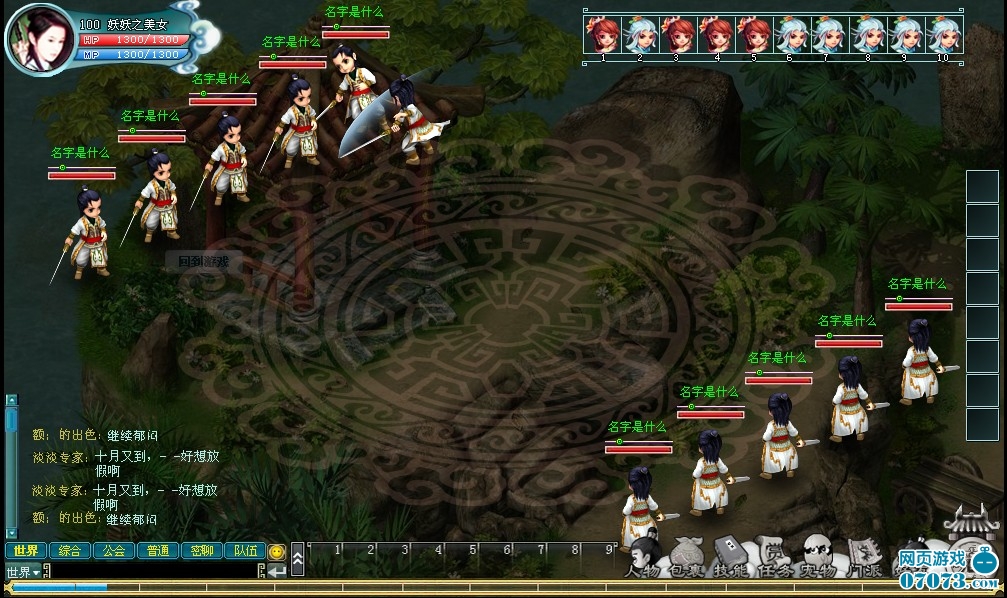Switch to the 世界 chat tab
Viewport: 1007px width, 598px height.
(25, 550)
